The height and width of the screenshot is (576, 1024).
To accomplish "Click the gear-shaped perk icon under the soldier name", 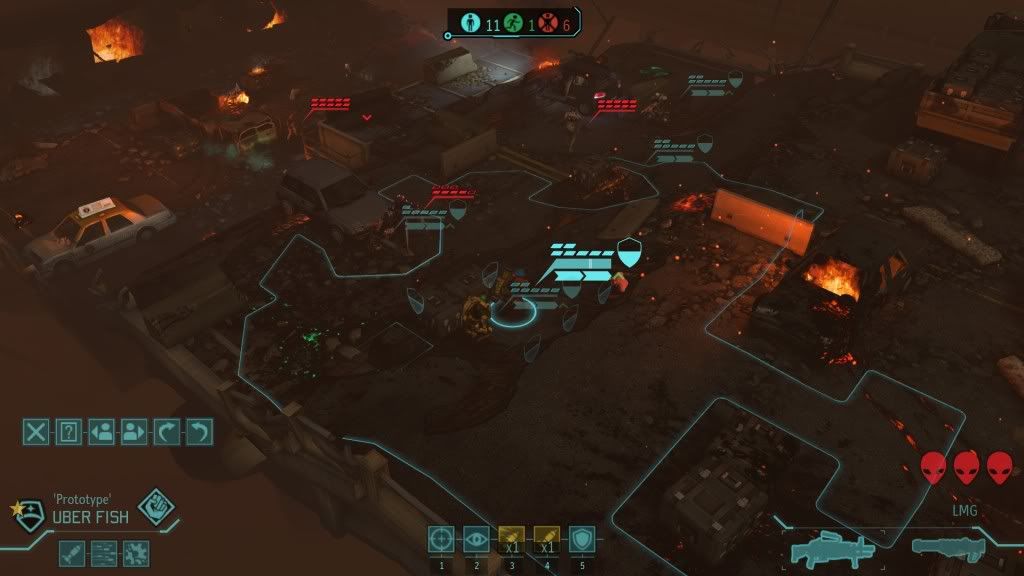I will tap(135, 551).
